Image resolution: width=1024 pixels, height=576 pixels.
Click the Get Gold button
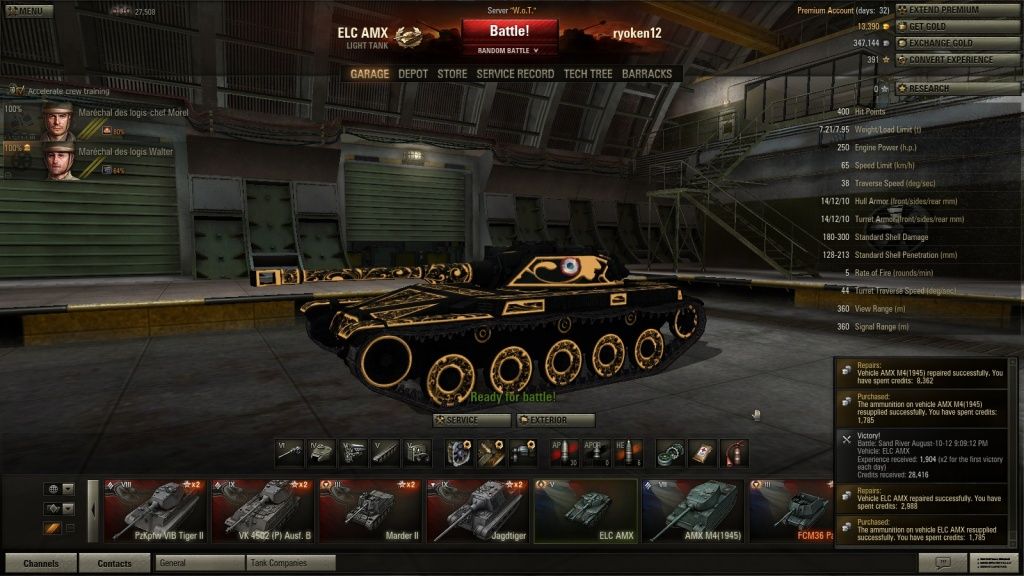(958, 26)
